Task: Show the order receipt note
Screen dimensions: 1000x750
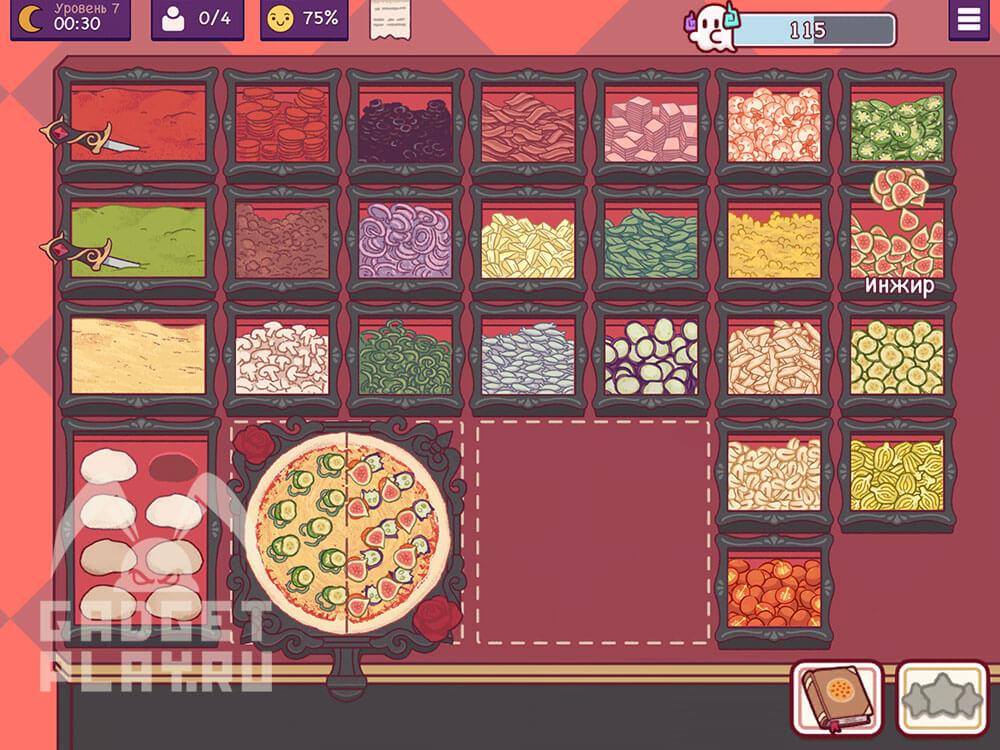Action: [x=392, y=20]
